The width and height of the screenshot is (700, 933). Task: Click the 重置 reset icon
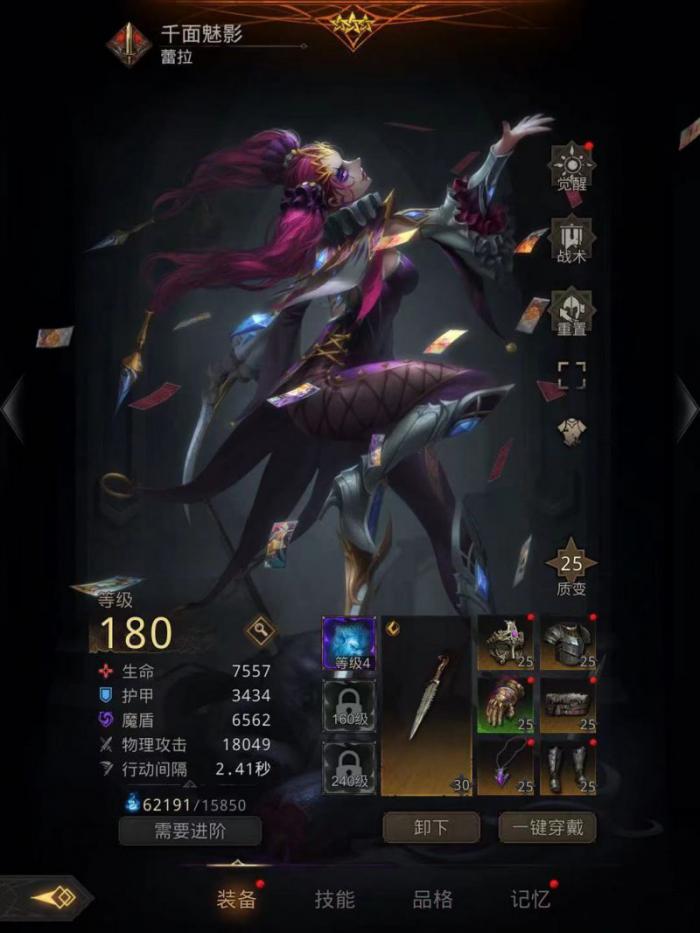572,313
